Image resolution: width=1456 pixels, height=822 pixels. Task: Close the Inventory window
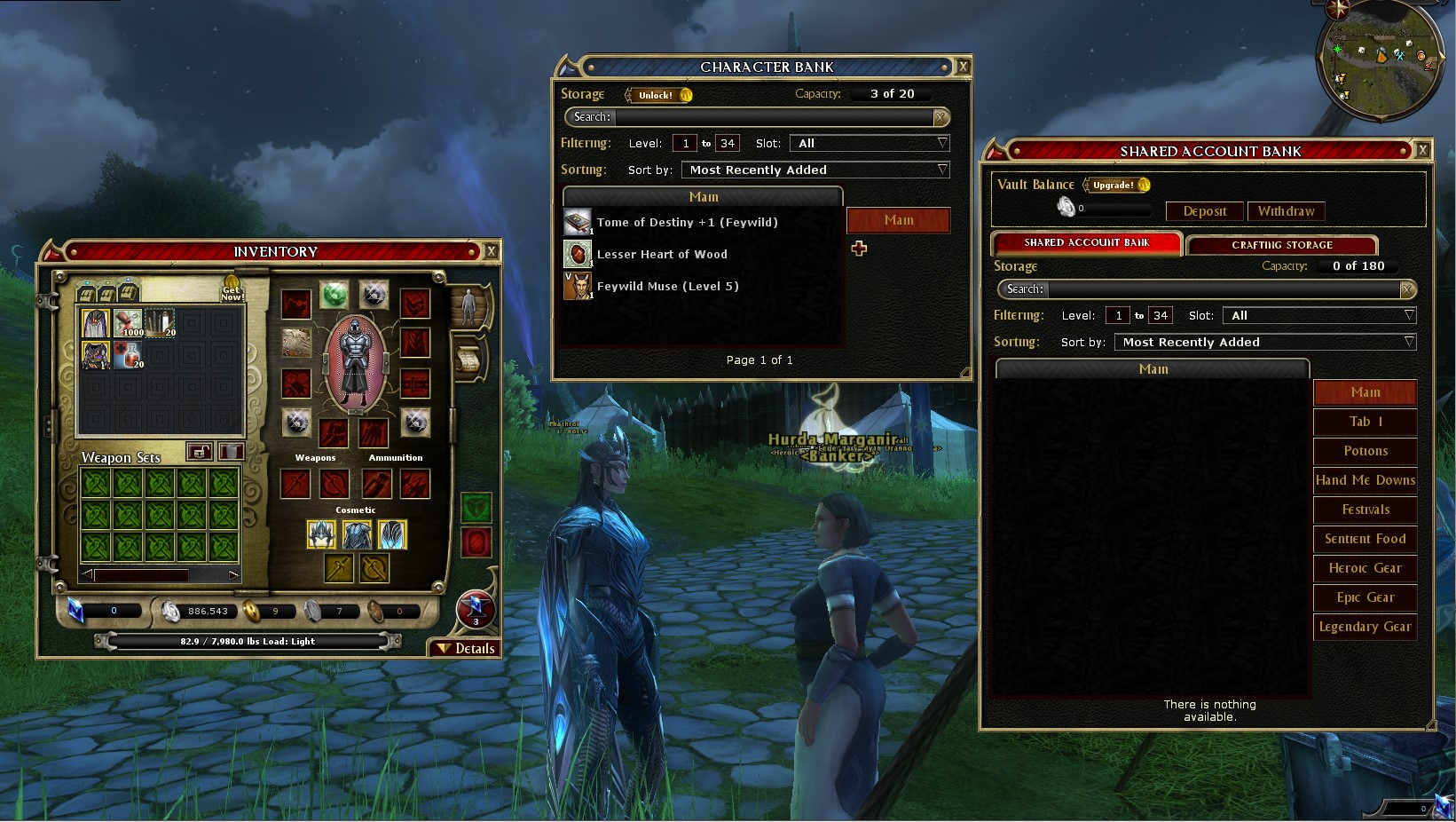491,251
